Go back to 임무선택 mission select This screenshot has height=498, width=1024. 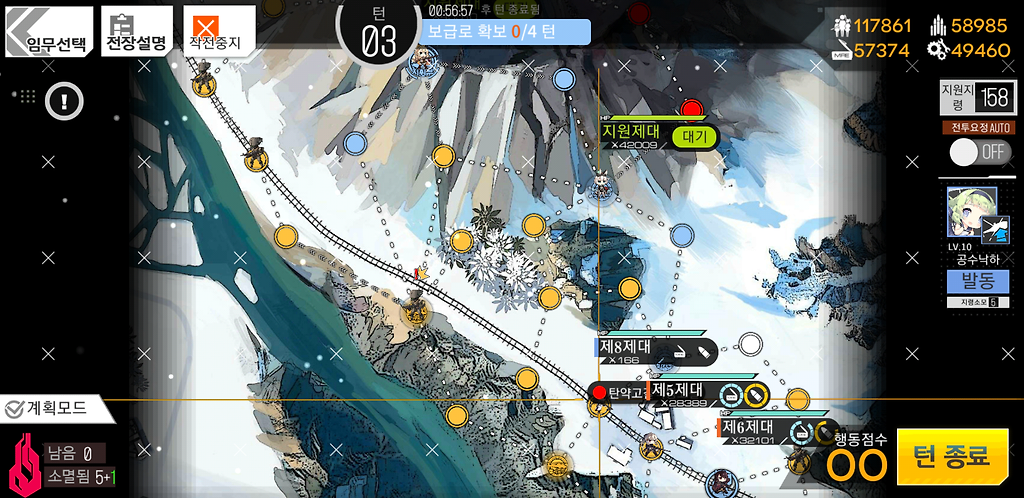50,32
